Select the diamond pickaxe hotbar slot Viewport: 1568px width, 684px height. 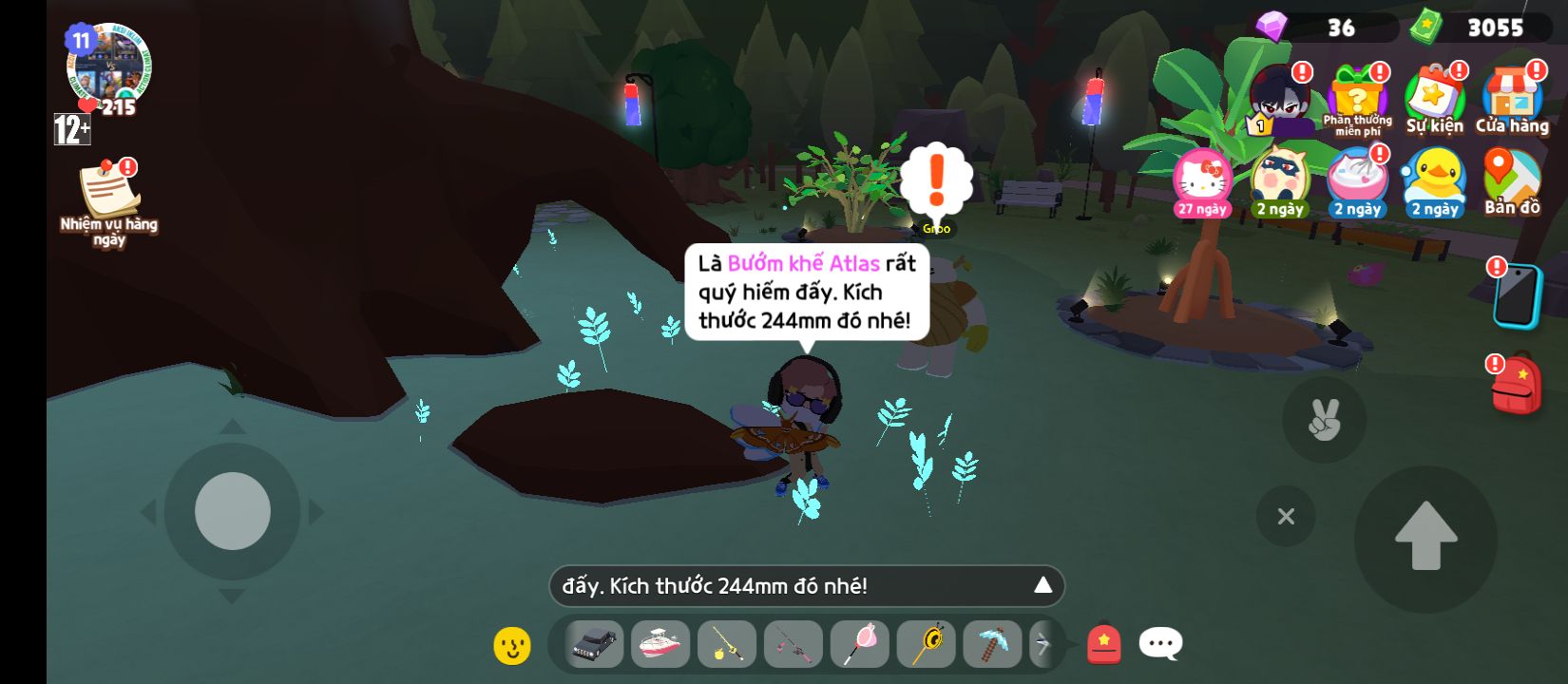point(992,645)
